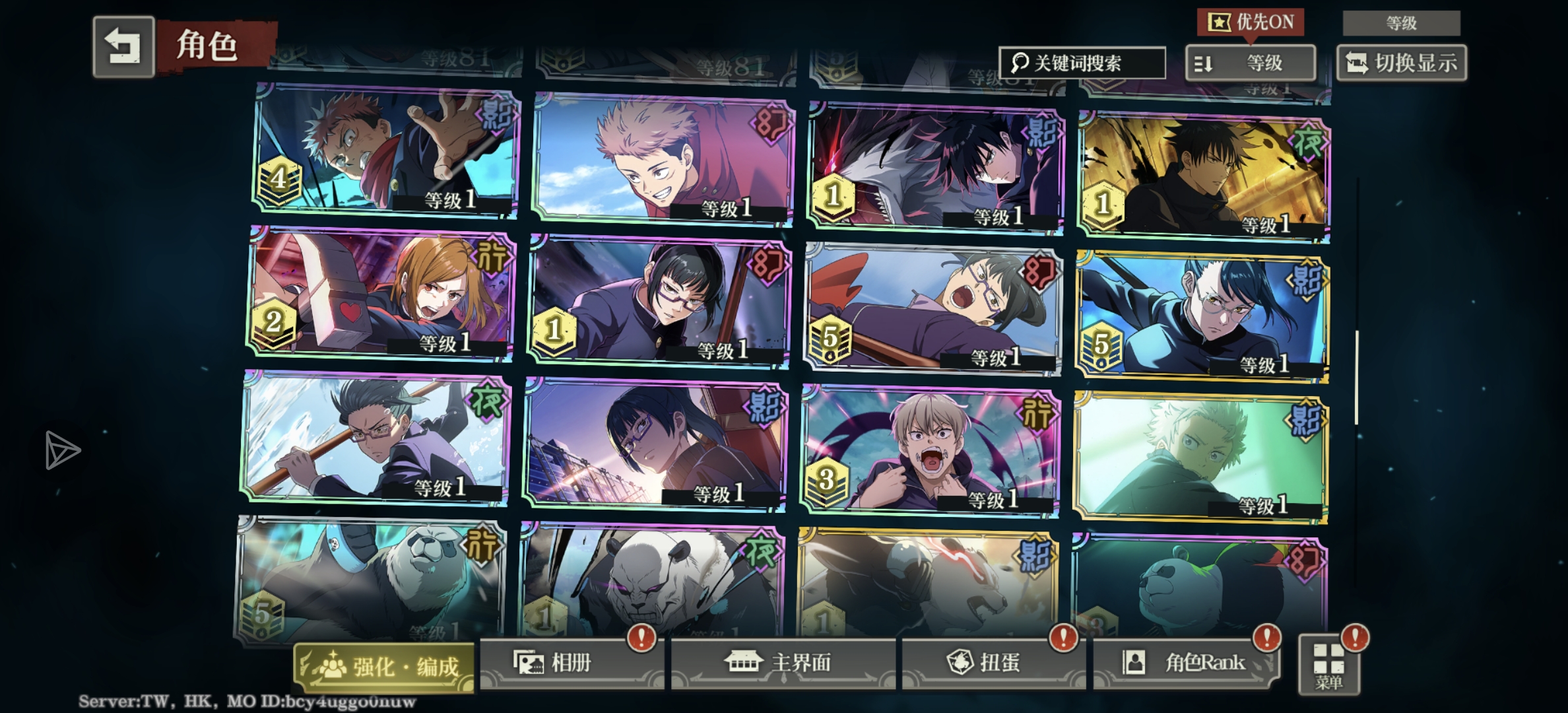Open the 等级 sort order dropdown
This screenshot has width=1568, height=713.
tap(1251, 63)
